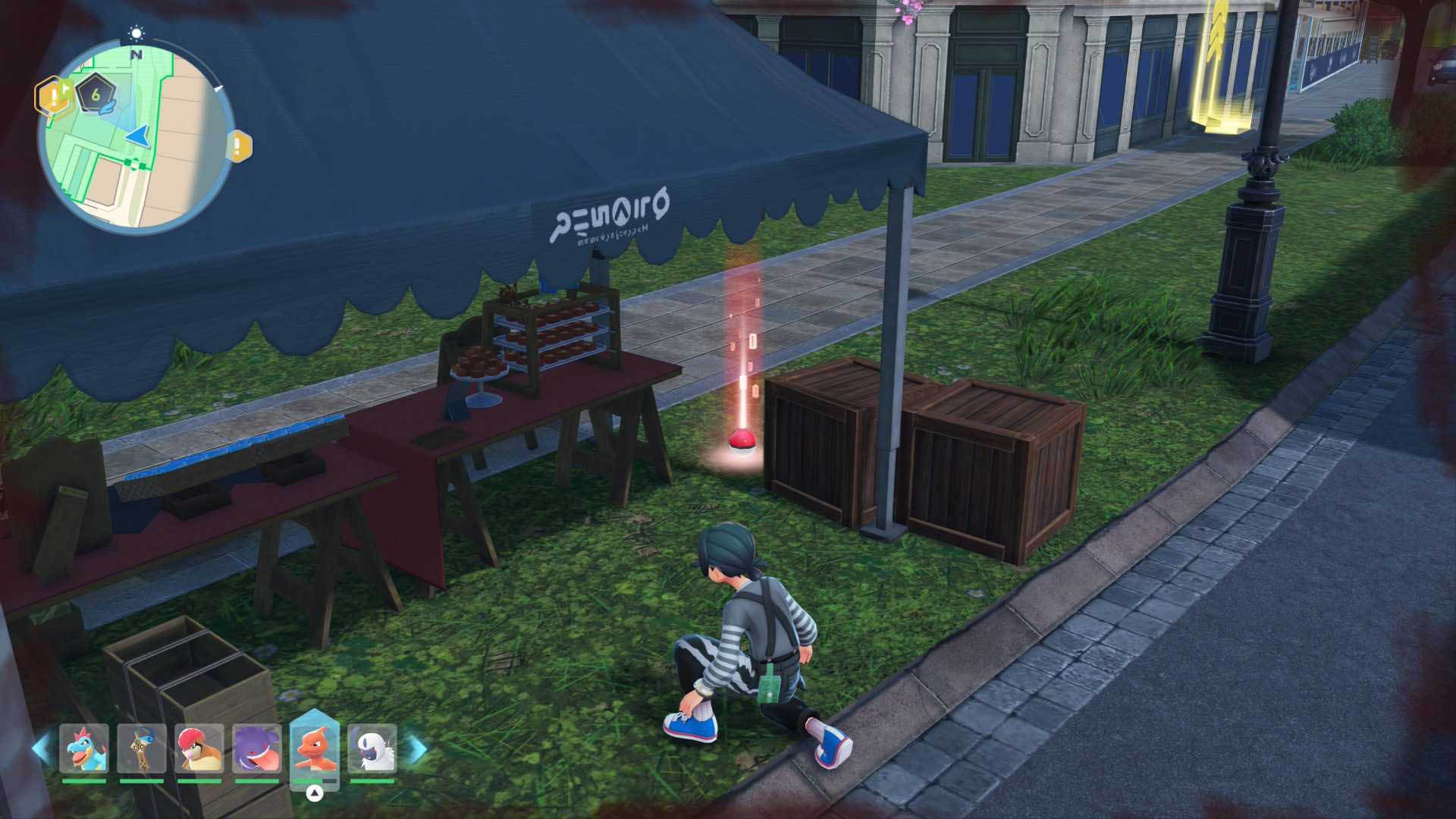Select the sun time-of-day icon above the minimap
The height and width of the screenshot is (819, 1456).
[x=136, y=33]
